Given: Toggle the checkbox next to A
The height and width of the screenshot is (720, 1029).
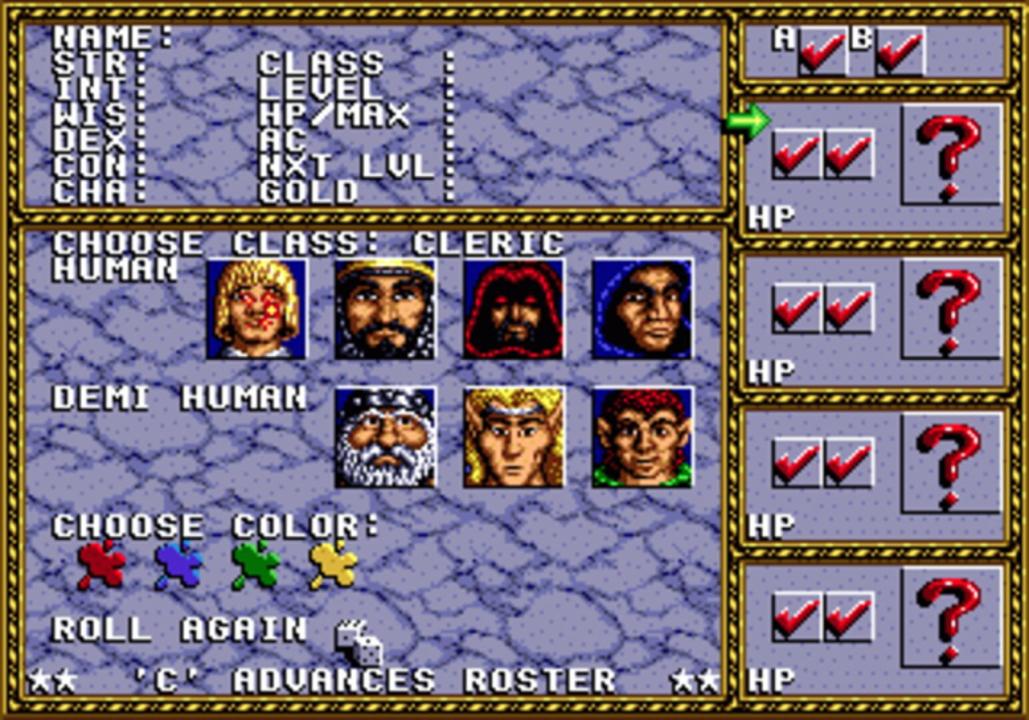Looking at the screenshot, I should click(x=822, y=52).
